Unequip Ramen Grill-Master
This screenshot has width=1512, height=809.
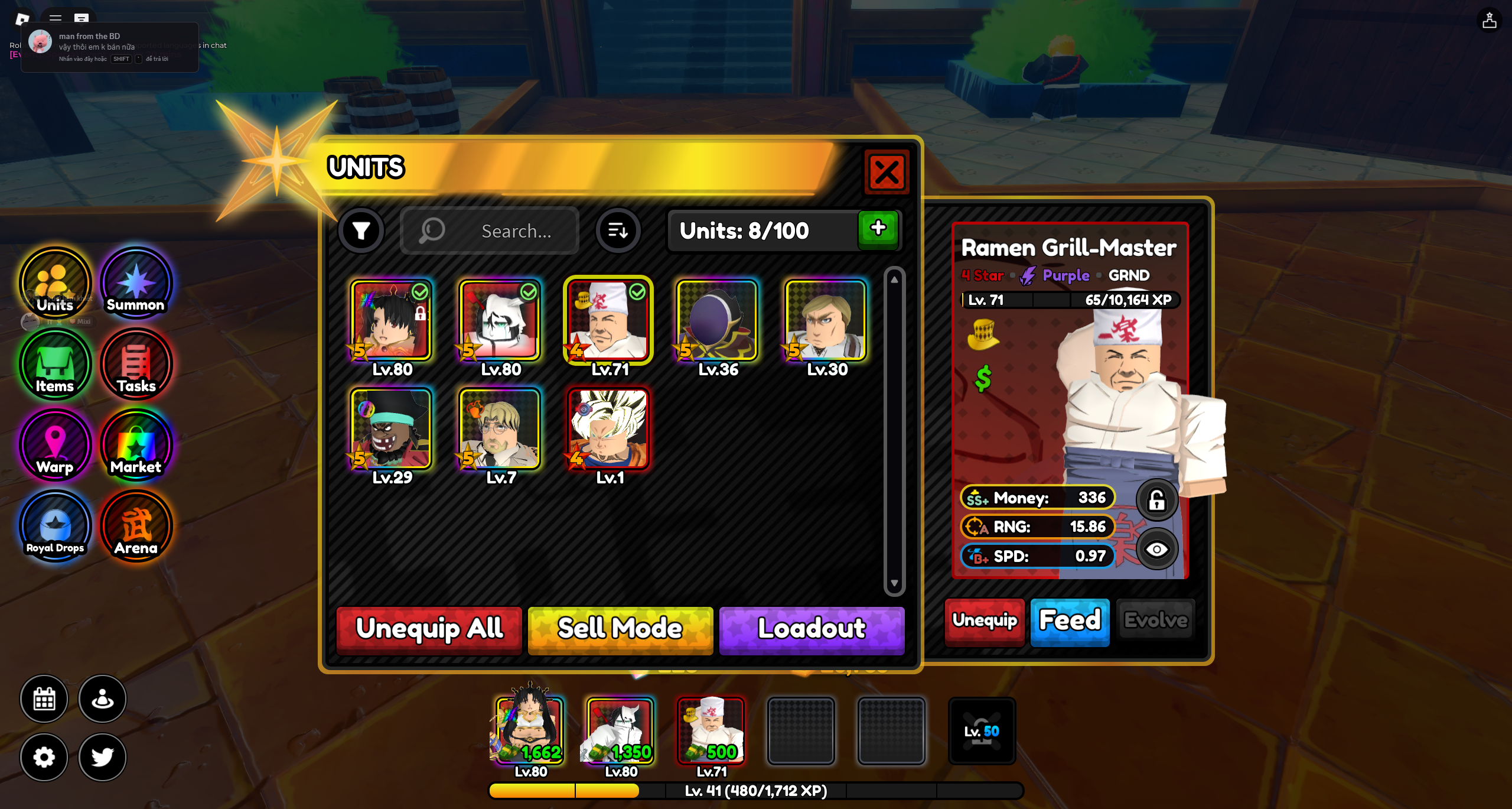985,620
